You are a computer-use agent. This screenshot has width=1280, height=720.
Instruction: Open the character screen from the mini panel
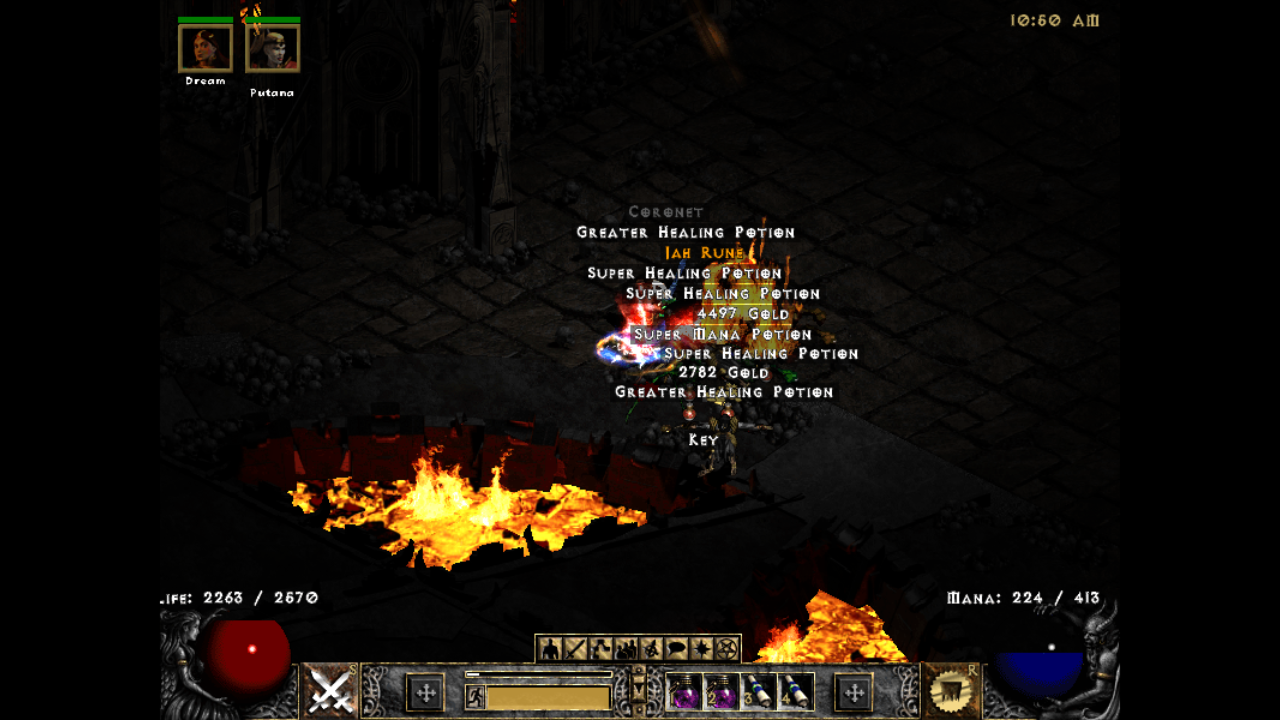[549, 648]
